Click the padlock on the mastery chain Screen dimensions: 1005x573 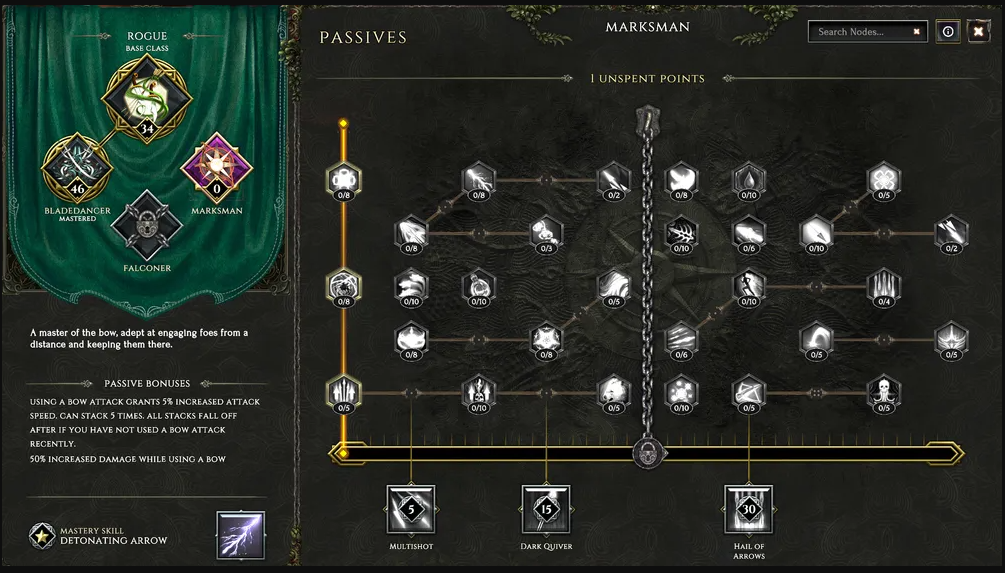click(645, 455)
